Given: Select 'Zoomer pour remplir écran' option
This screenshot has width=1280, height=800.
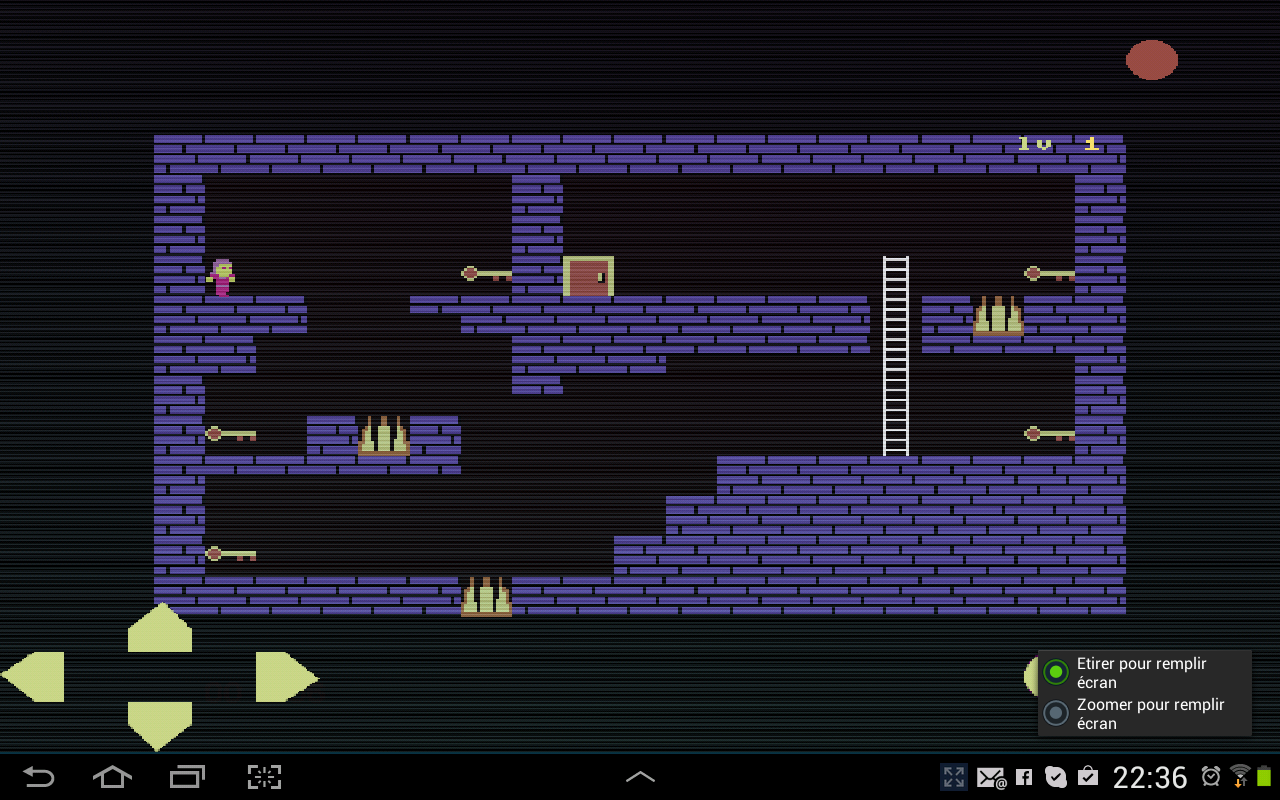Looking at the screenshot, I should 1056,713.
